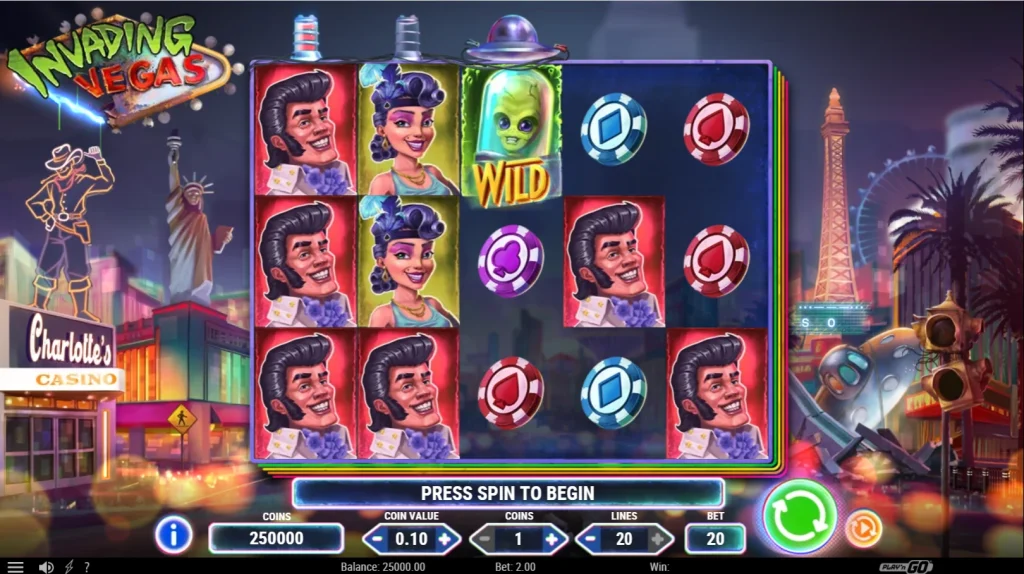Open the blue info paytable button

point(173,536)
